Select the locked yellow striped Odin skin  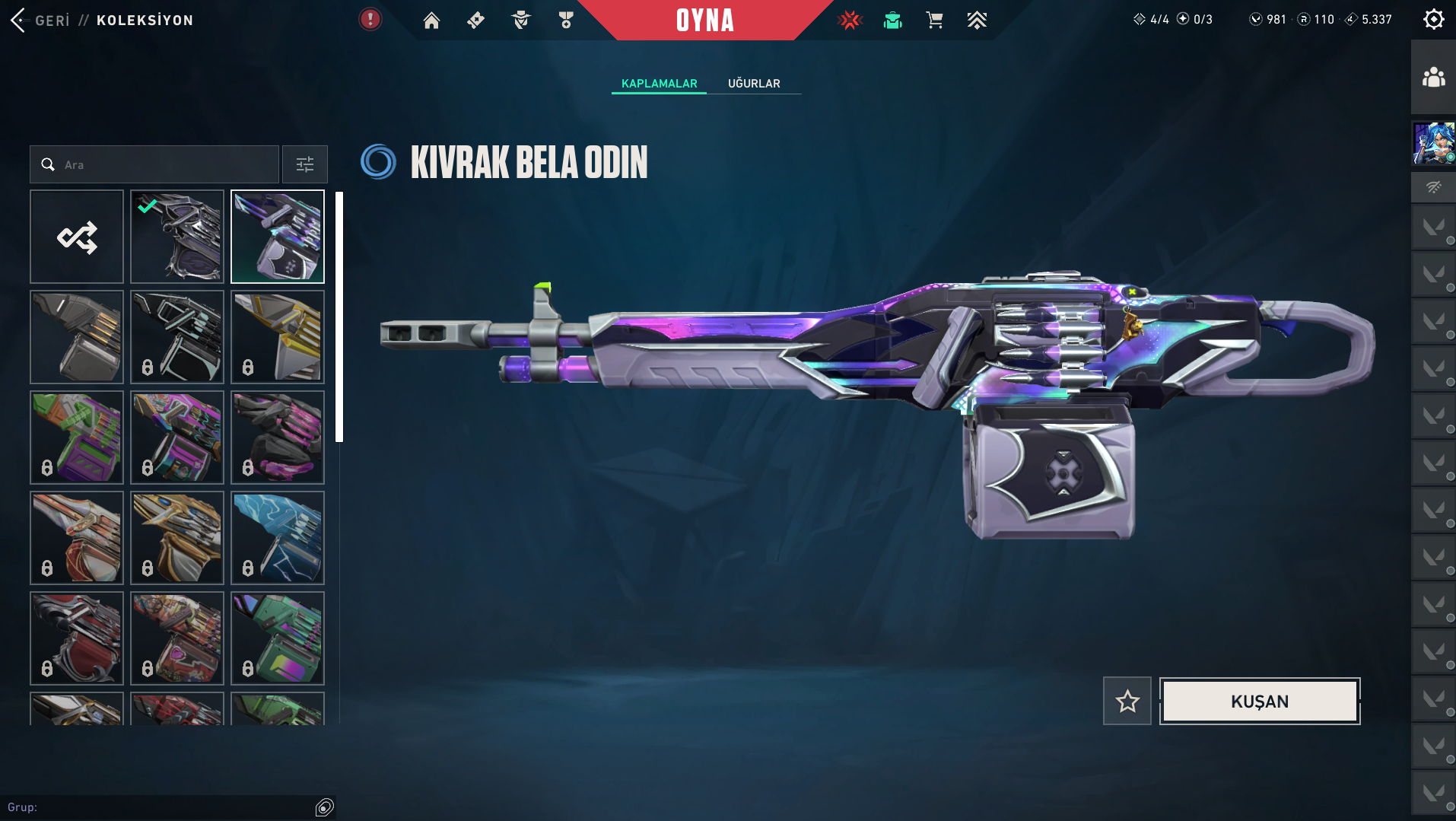(278, 337)
